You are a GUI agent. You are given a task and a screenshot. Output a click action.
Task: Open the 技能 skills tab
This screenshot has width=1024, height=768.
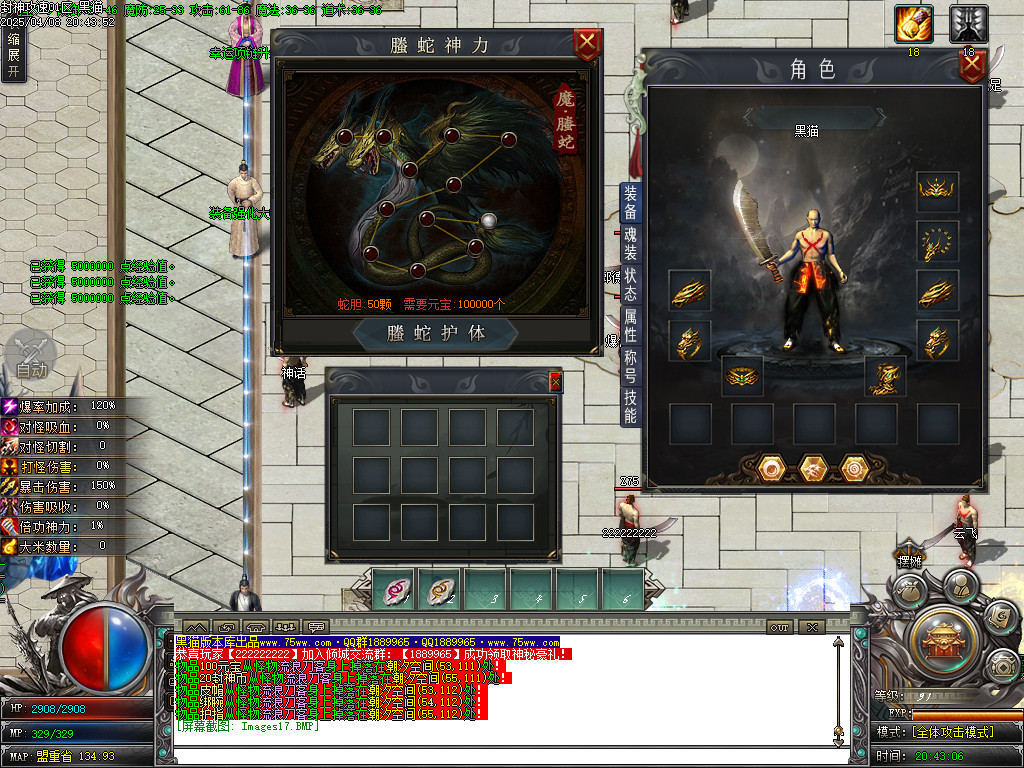(630, 407)
